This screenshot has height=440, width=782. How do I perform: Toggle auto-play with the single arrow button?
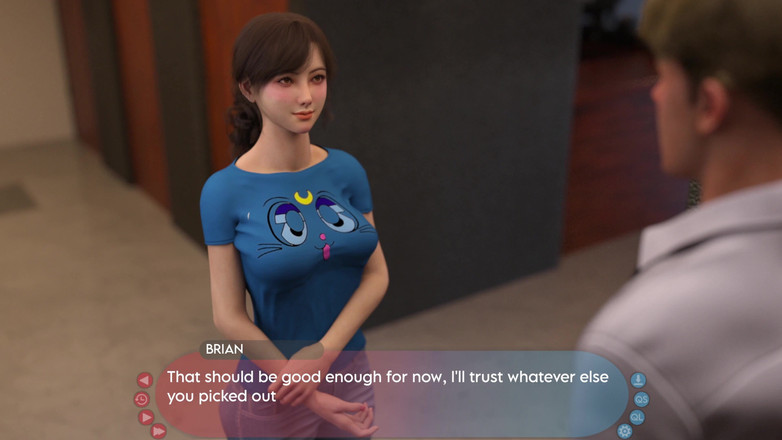[146, 417]
